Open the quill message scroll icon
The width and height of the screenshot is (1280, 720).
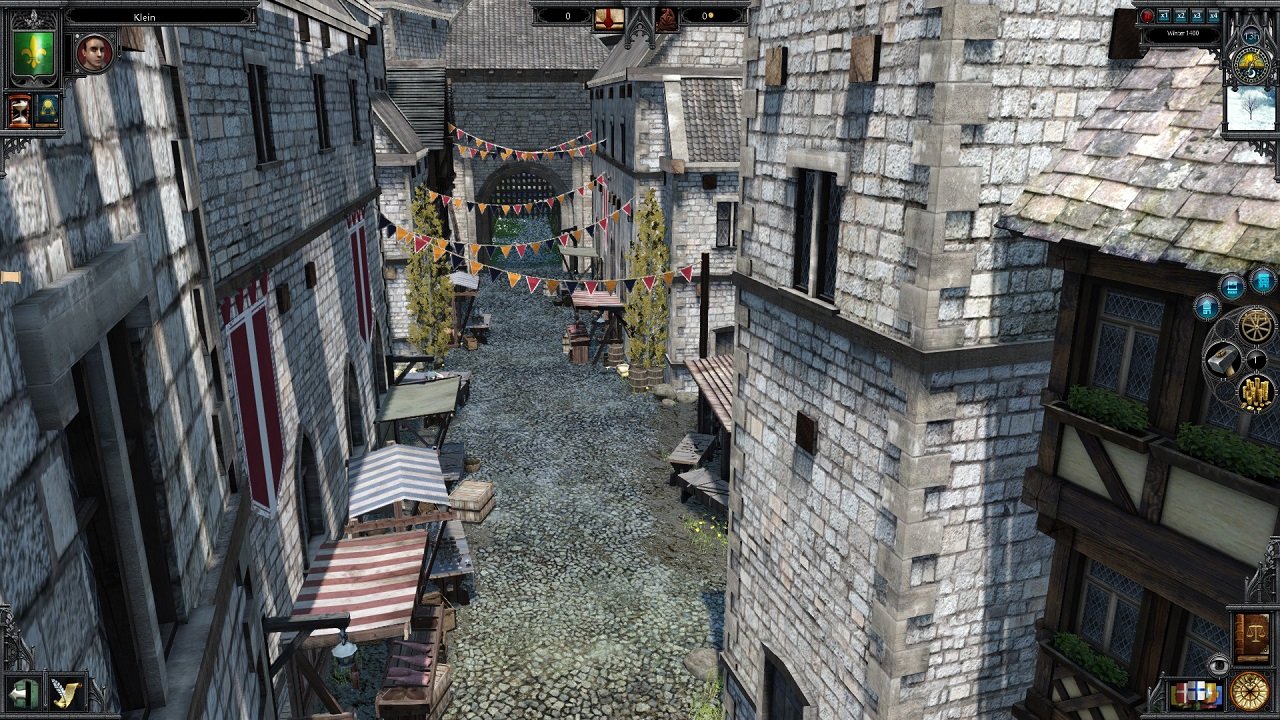(x=67, y=693)
